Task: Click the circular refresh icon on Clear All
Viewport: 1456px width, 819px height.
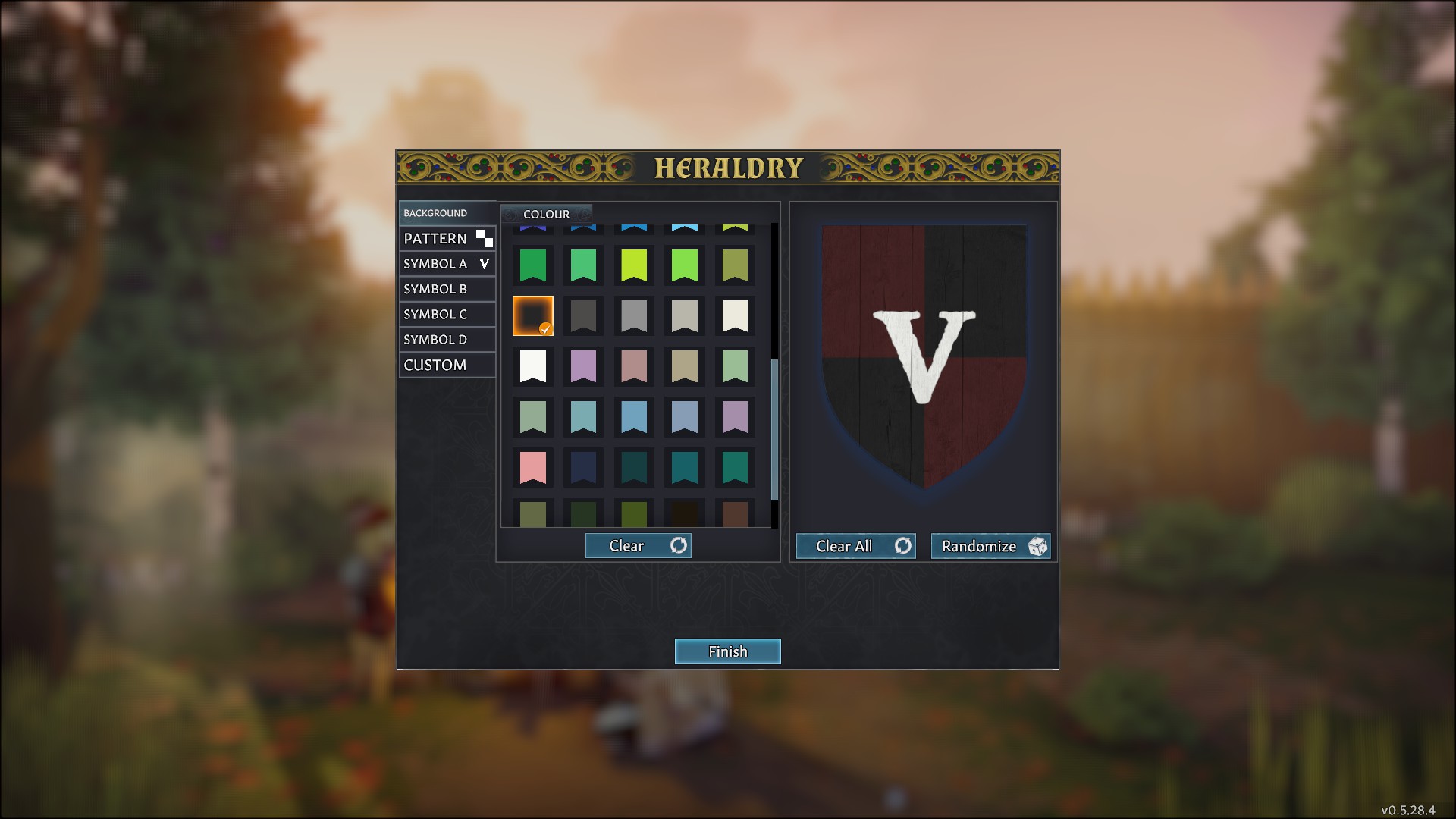Action: click(902, 545)
